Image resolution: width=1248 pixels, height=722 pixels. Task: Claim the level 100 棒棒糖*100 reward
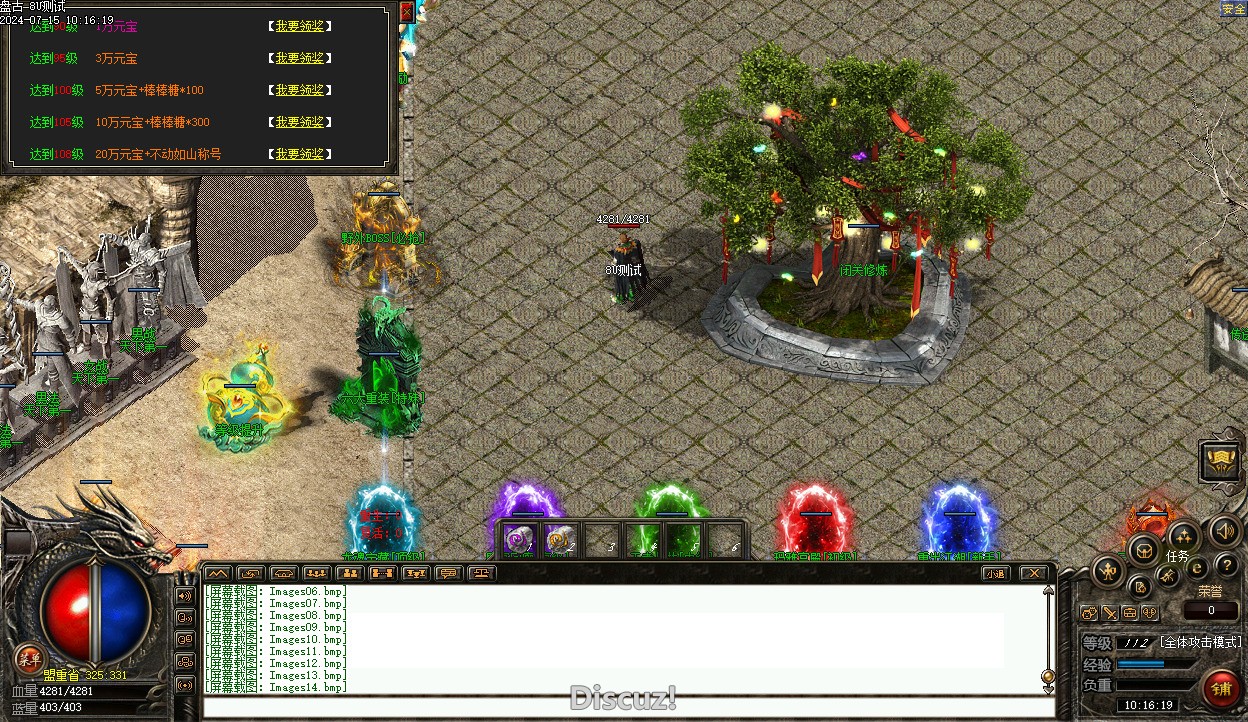pyautogui.click(x=300, y=90)
